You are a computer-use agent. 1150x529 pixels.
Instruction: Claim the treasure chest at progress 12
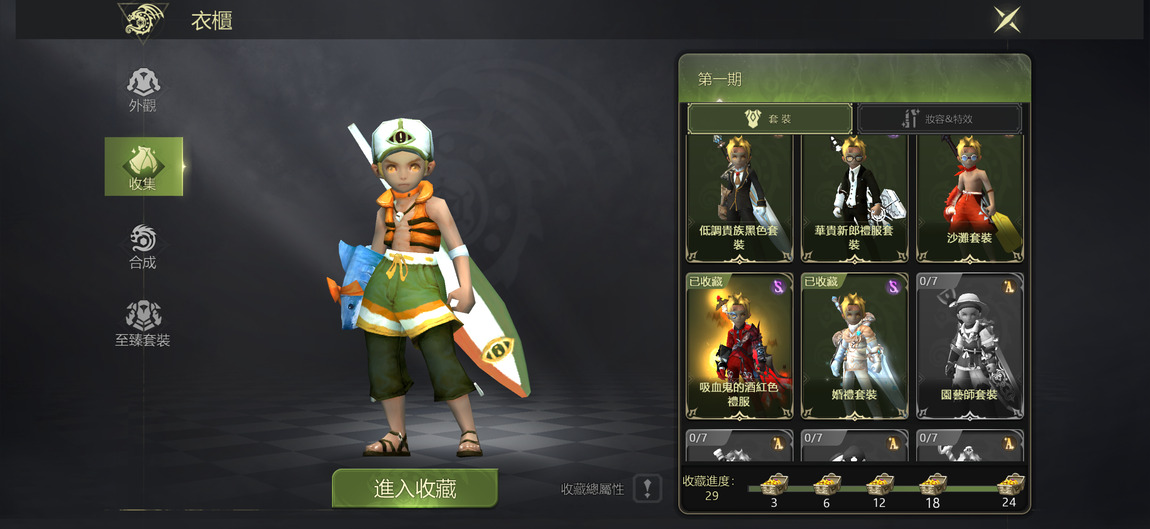880,485
